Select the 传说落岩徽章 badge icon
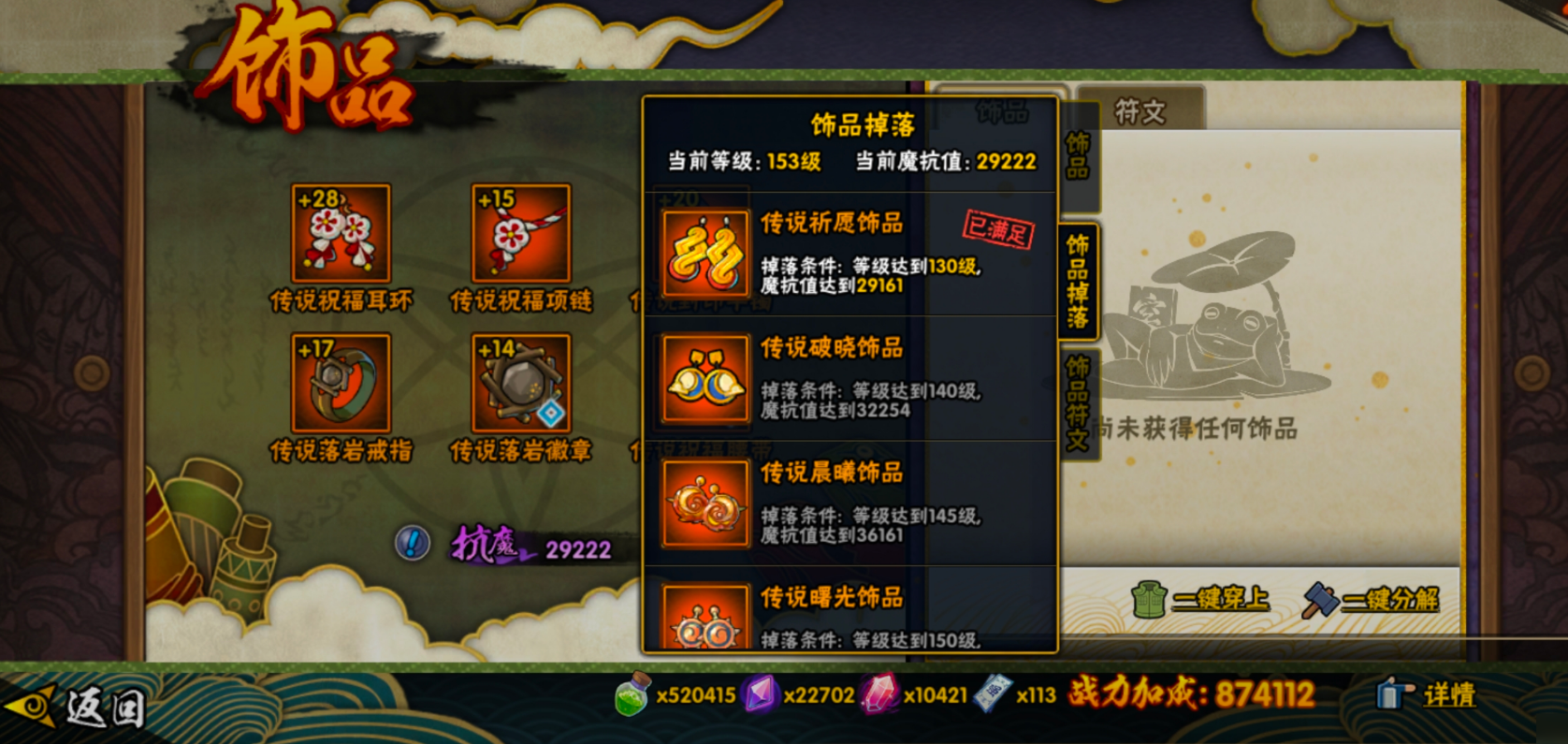Viewport: 1568px width, 744px height. pyautogui.click(x=520, y=384)
